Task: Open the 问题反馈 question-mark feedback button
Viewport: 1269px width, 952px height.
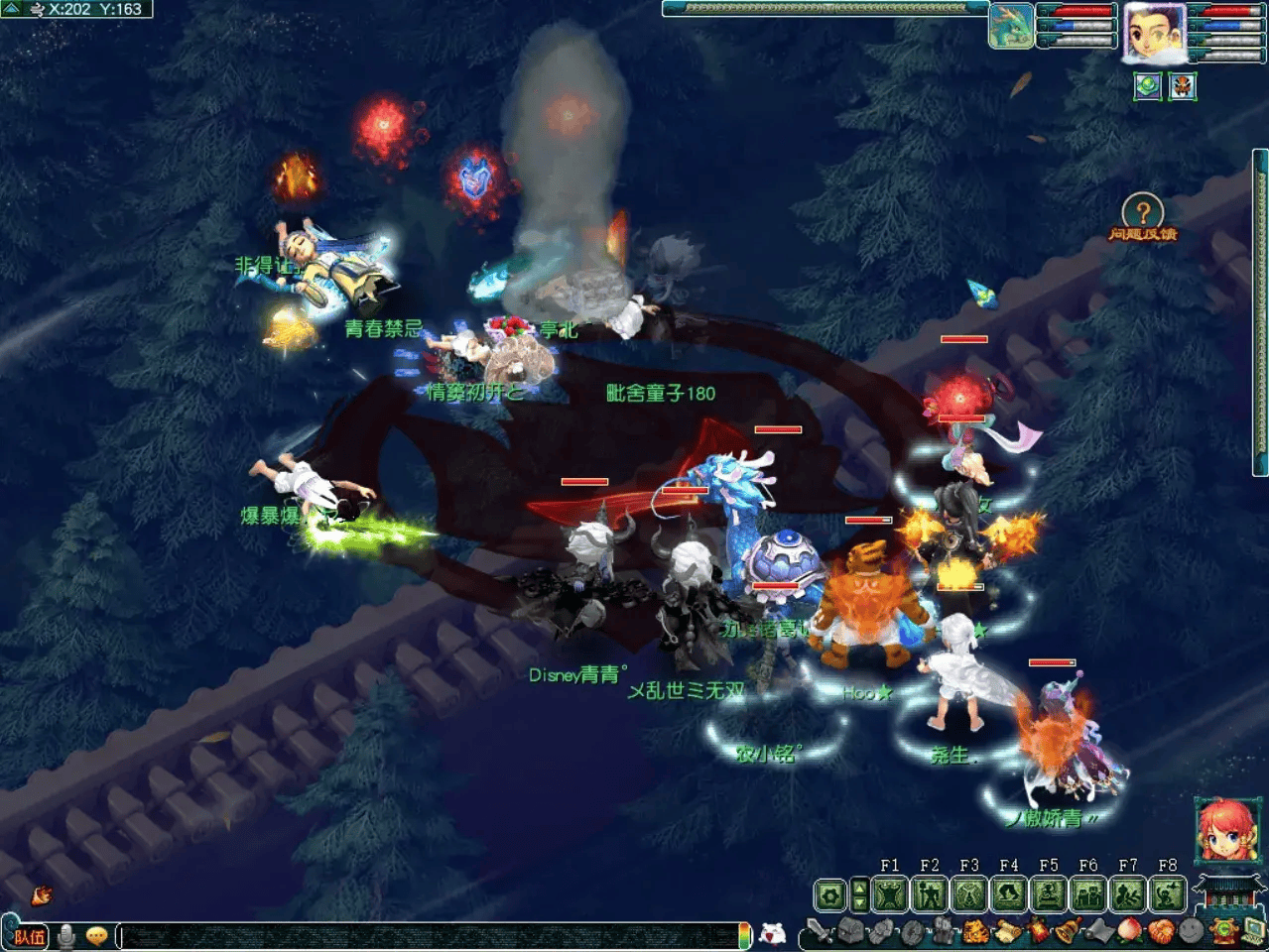Action: [1142, 213]
